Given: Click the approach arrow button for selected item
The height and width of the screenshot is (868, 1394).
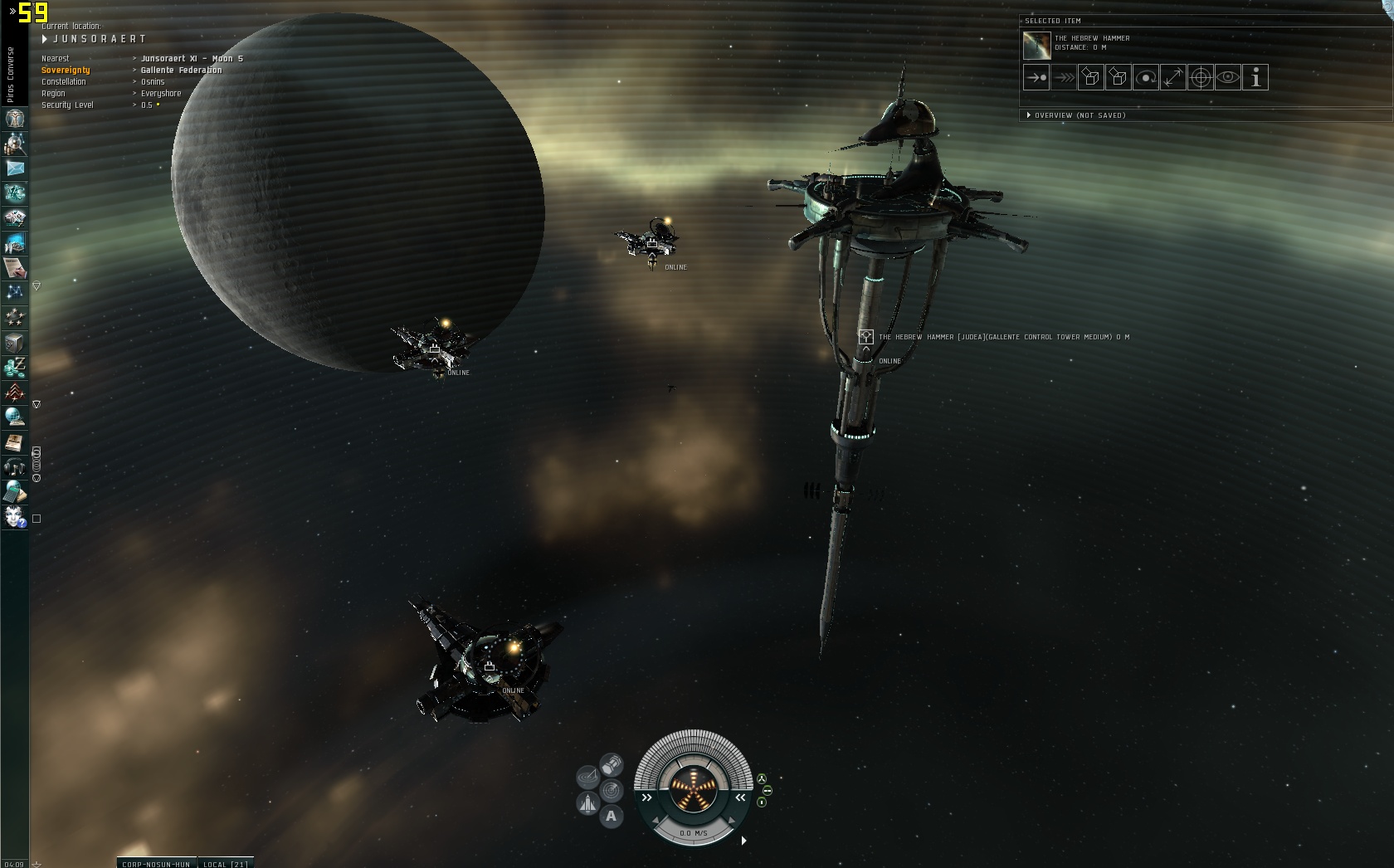Looking at the screenshot, I should [x=1036, y=78].
